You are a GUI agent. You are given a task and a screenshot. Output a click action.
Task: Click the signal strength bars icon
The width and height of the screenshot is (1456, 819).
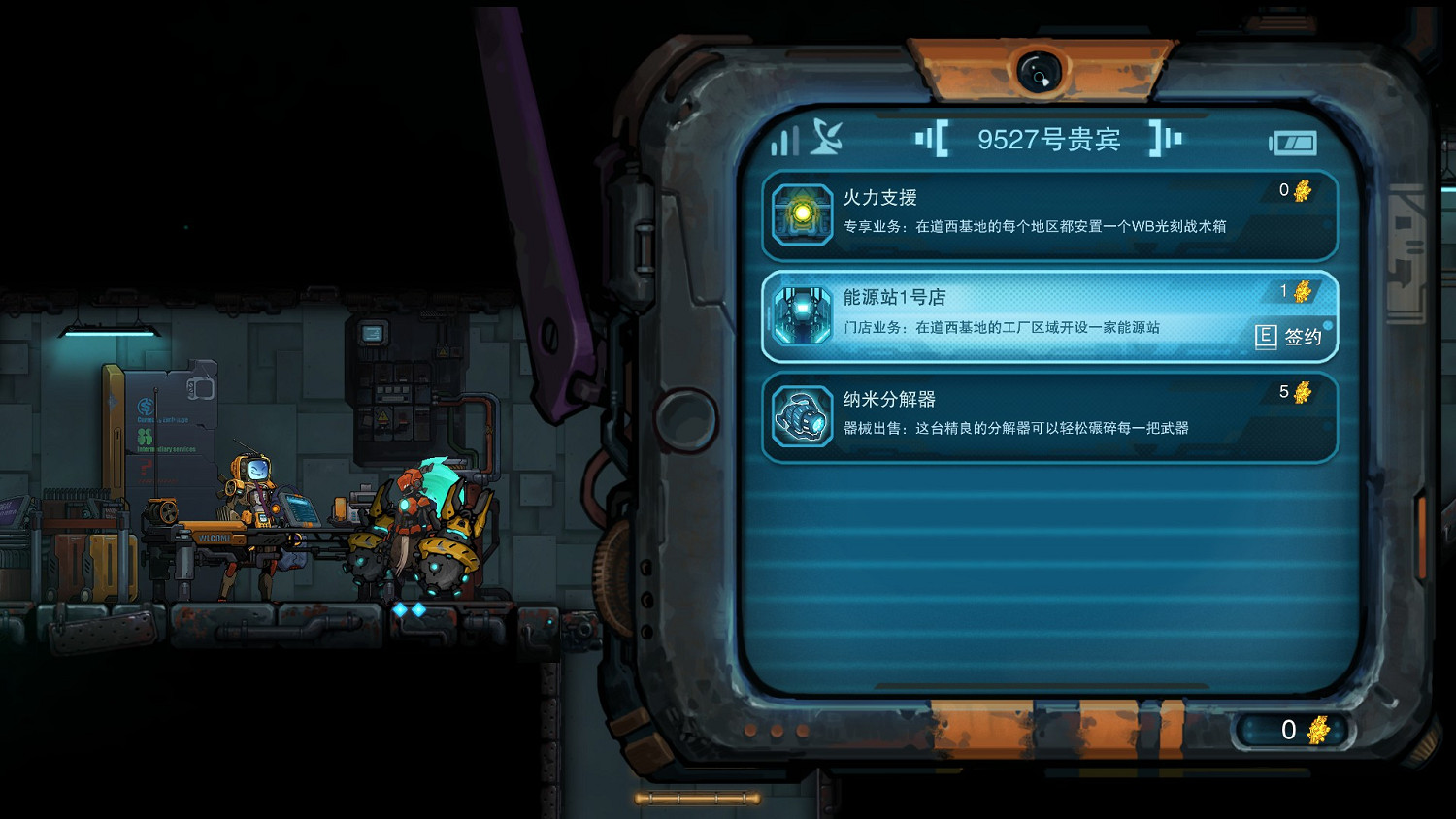tap(783, 141)
